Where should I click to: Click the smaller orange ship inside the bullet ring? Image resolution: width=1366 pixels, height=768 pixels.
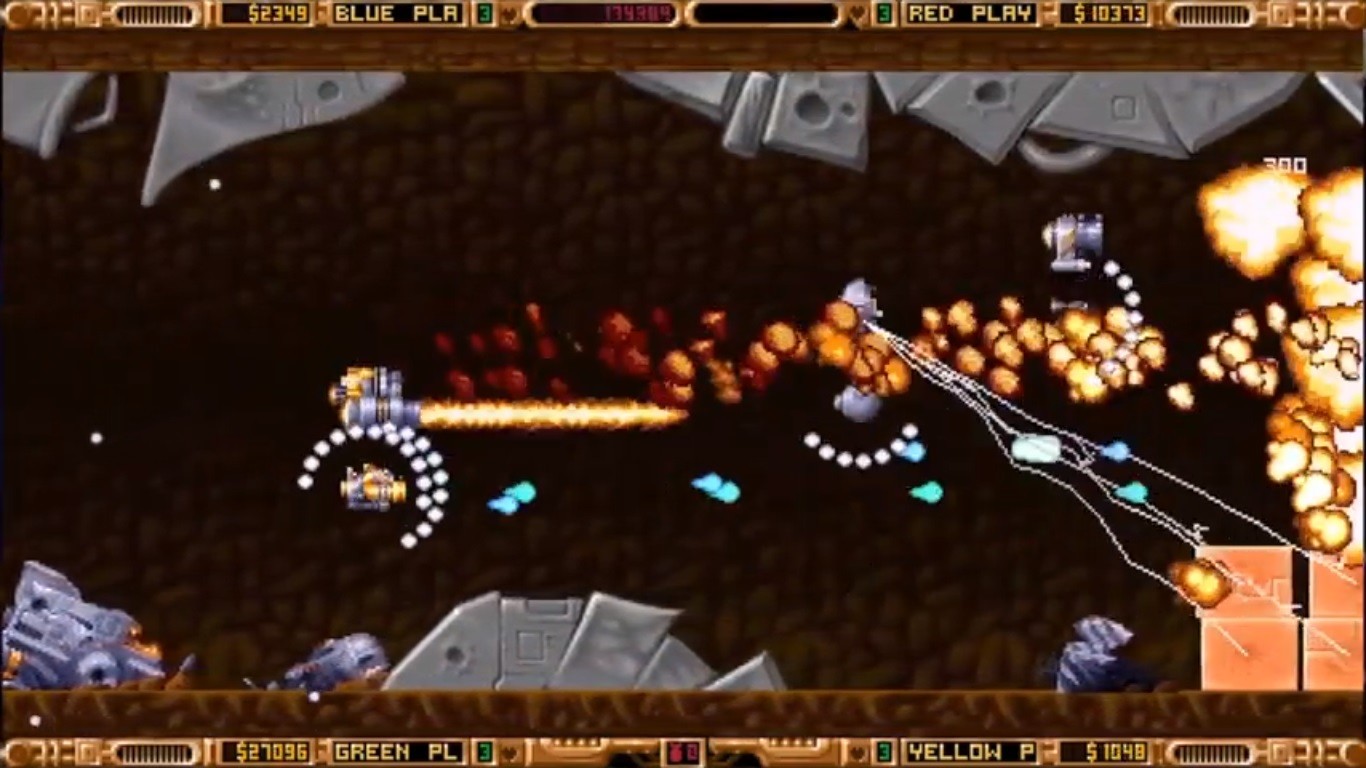click(x=372, y=487)
